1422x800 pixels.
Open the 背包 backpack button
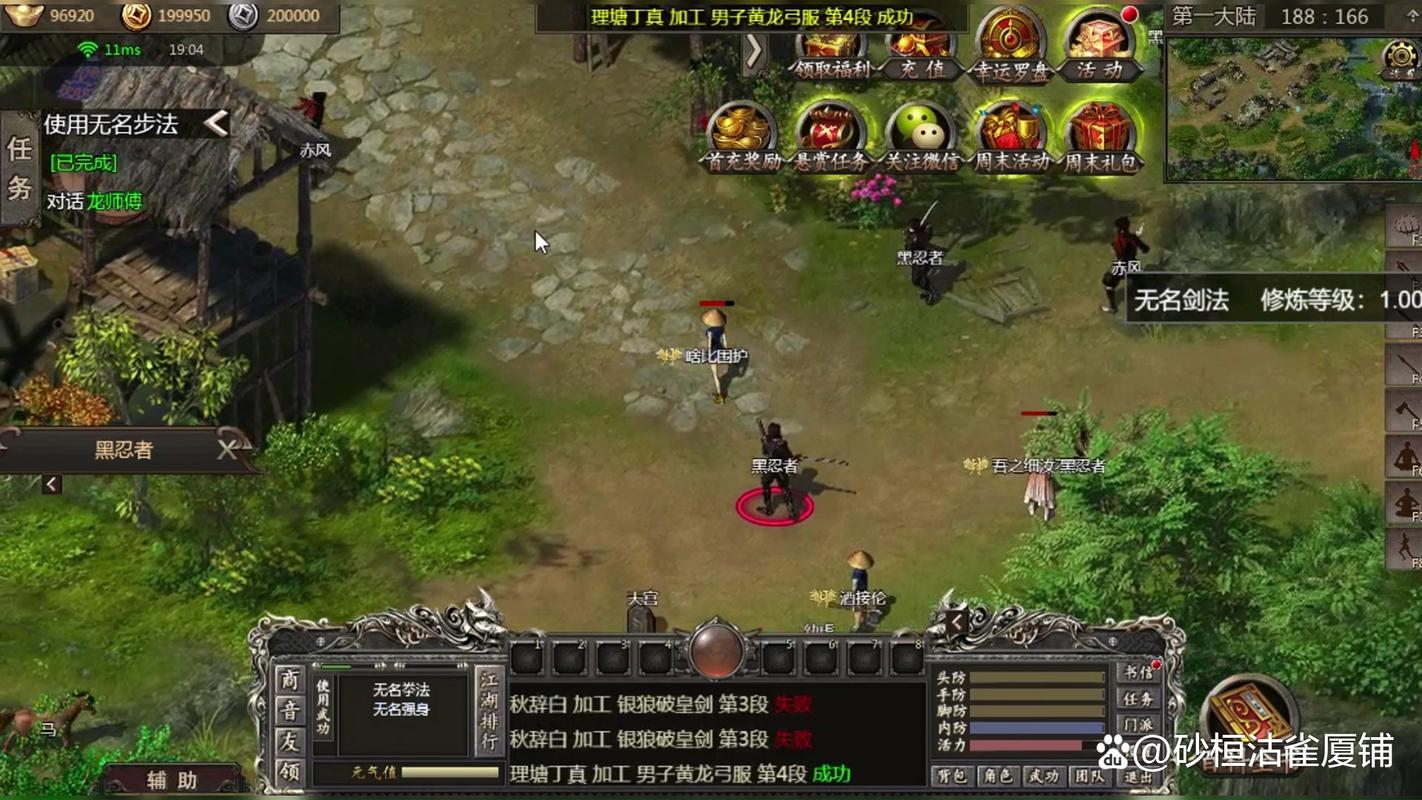pos(952,776)
